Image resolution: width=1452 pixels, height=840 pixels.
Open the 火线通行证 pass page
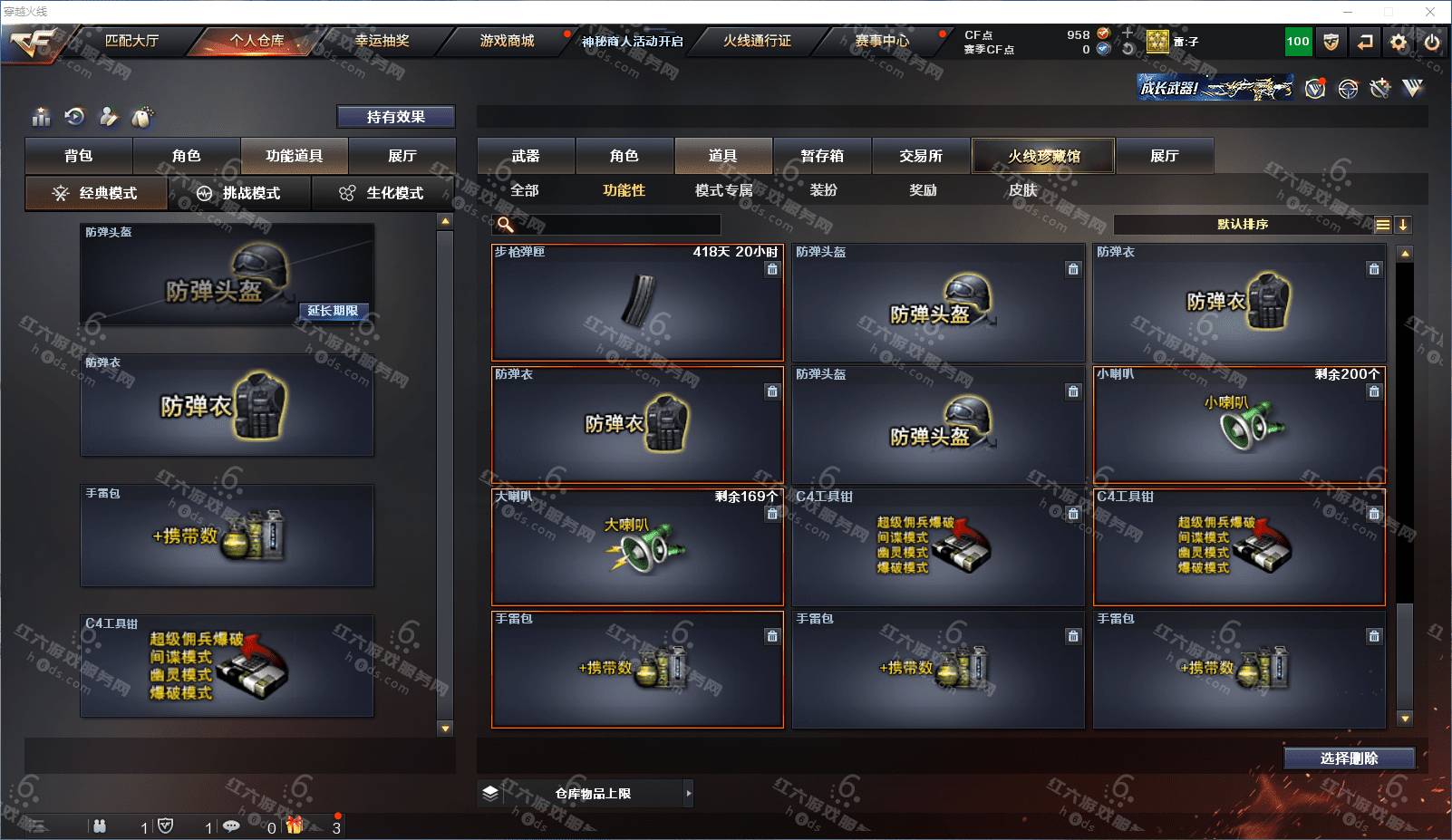pos(757,41)
